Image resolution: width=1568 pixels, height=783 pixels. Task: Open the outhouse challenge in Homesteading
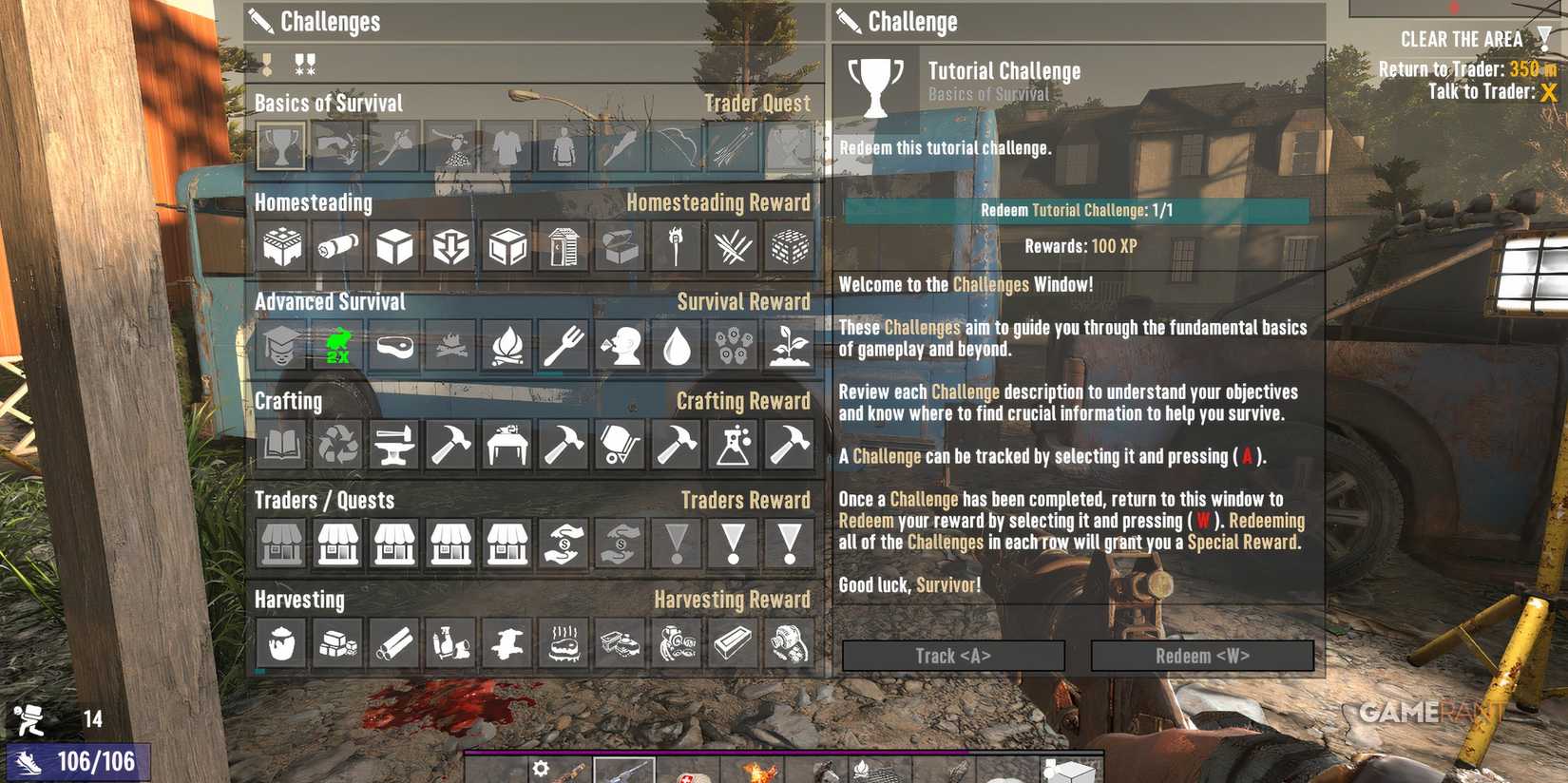(x=562, y=245)
